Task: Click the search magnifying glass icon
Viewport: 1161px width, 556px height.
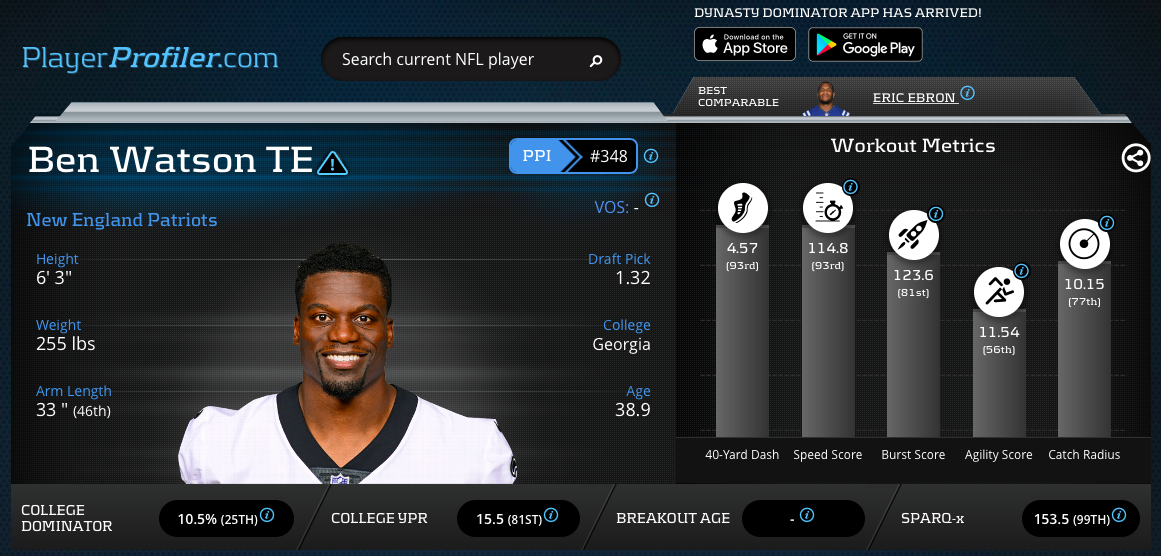Action: coord(596,61)
